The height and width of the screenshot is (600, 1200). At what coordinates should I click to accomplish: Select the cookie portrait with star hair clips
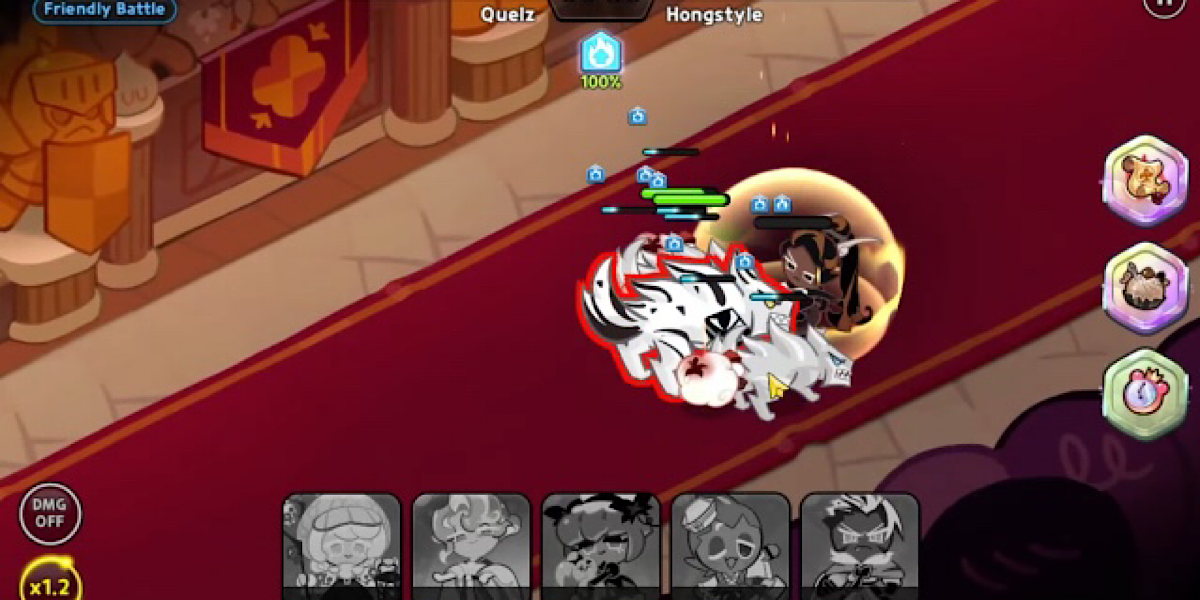601,546
